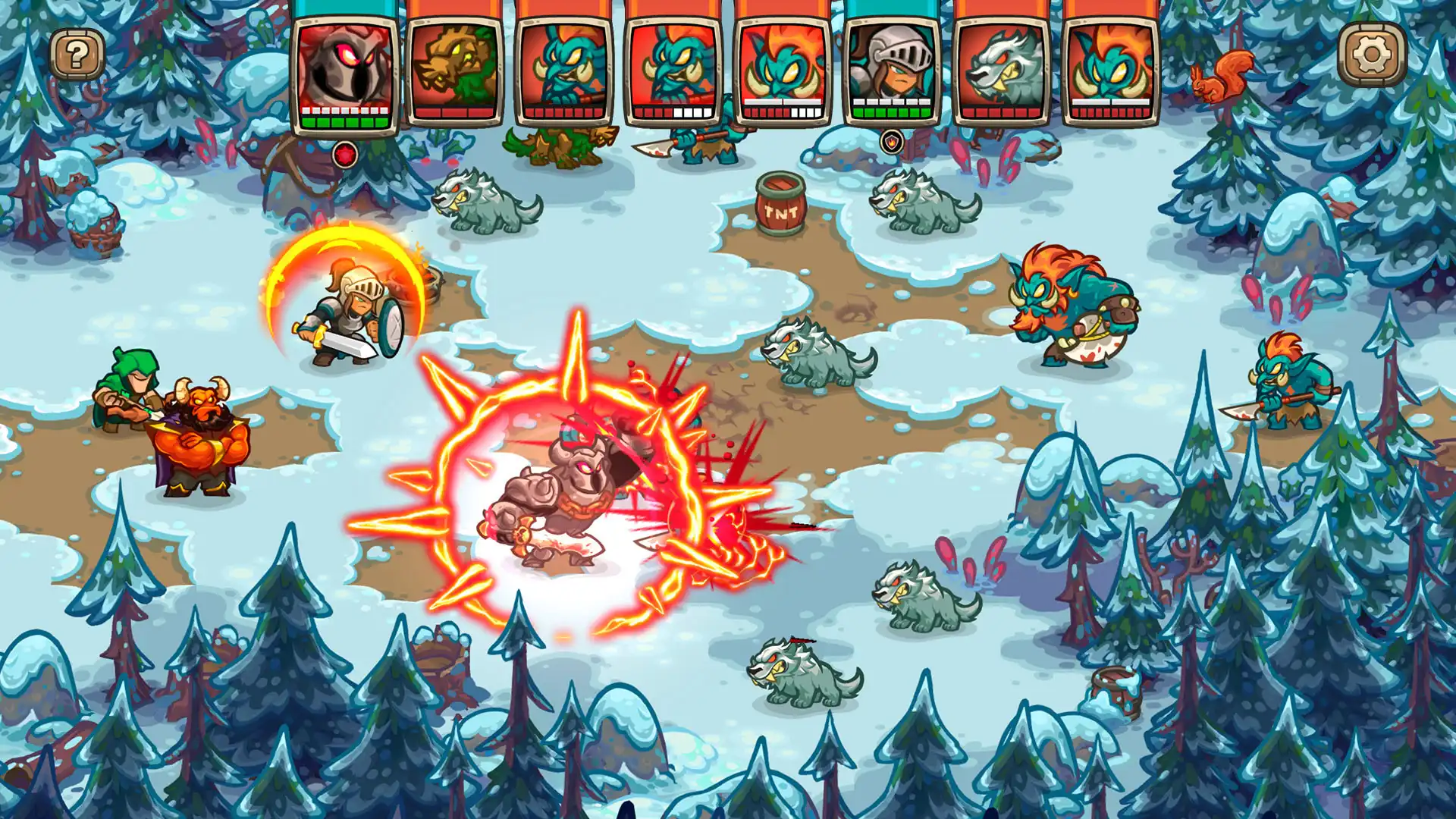Select the white wolf portrait
1456x819 pixels.
[x=1003, y=68]
